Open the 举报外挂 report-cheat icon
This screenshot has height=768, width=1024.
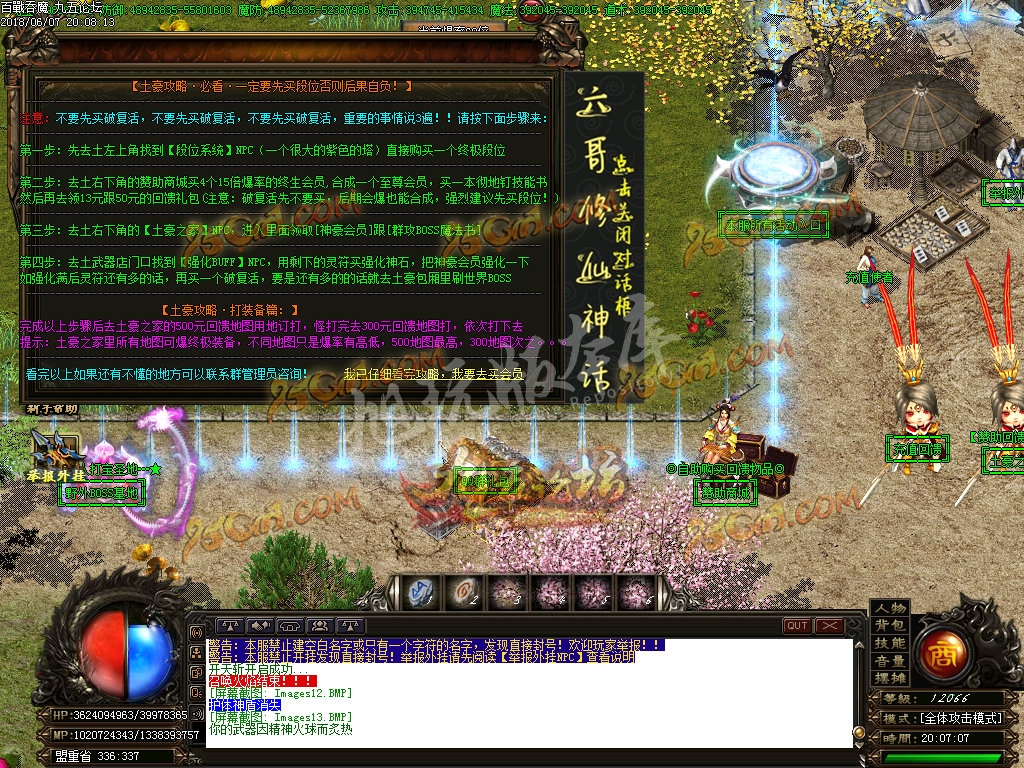(x=51, y=455)
